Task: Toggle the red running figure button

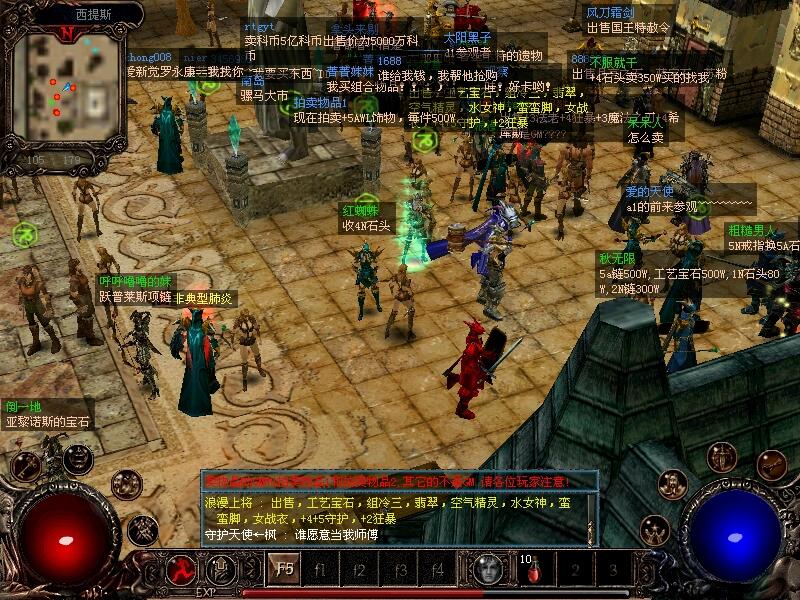Action: point(181,569)
